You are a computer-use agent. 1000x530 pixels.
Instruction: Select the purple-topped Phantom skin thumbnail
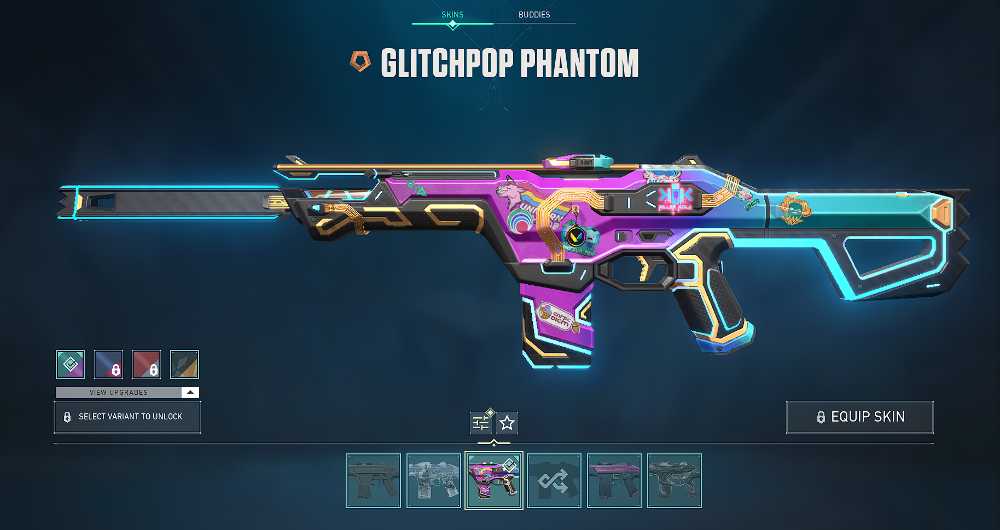click(614, 480)
